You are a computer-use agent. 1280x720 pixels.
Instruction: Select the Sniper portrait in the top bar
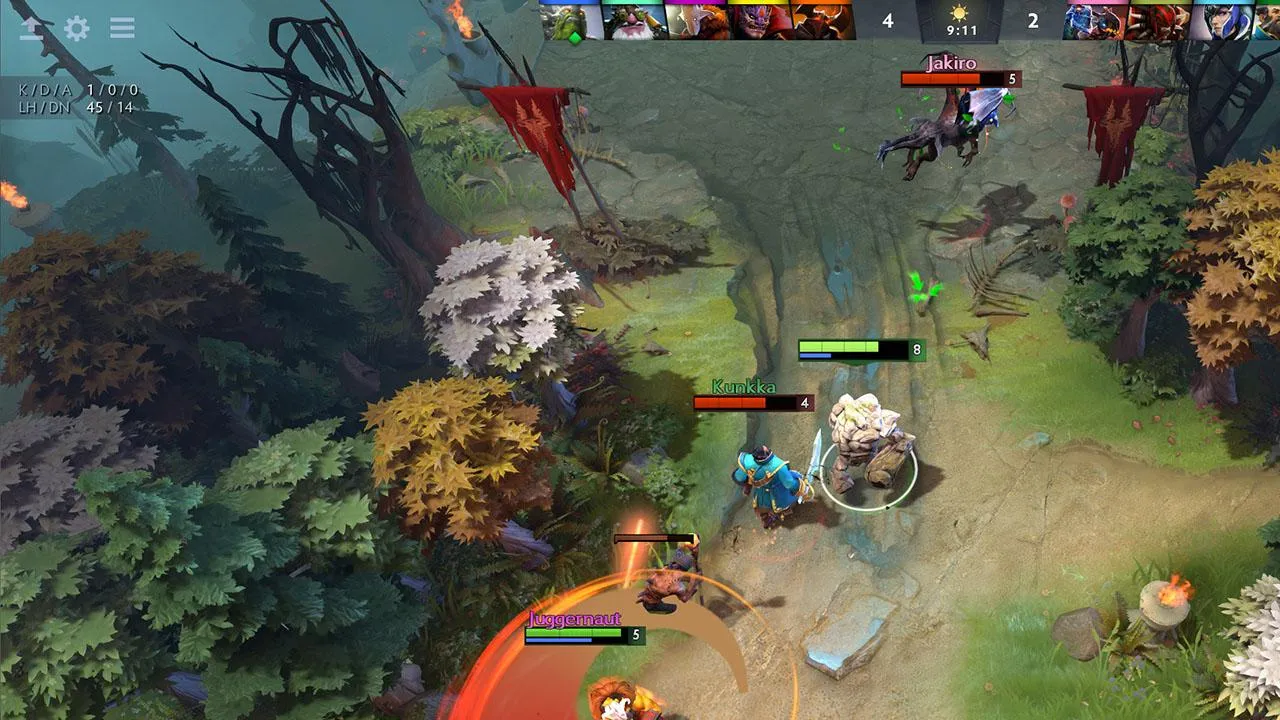coord(635,21)
